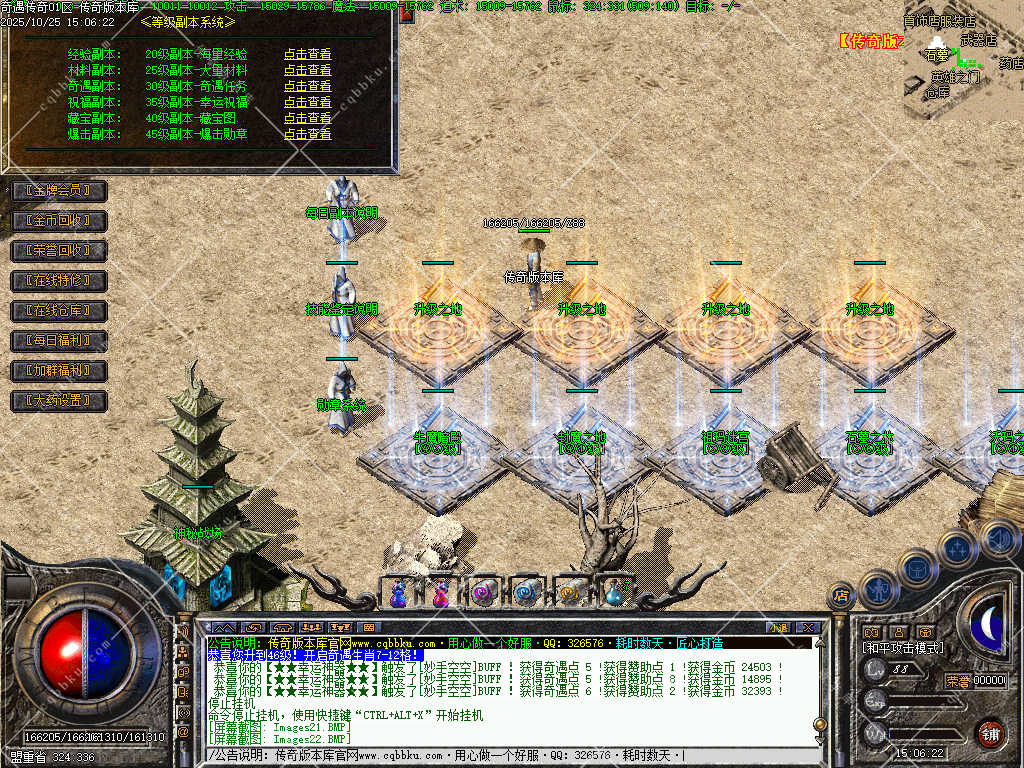Open the 爆击副本 details link
The height and width of the screenshot is (768, 1024).
click(x=307, y=134)
